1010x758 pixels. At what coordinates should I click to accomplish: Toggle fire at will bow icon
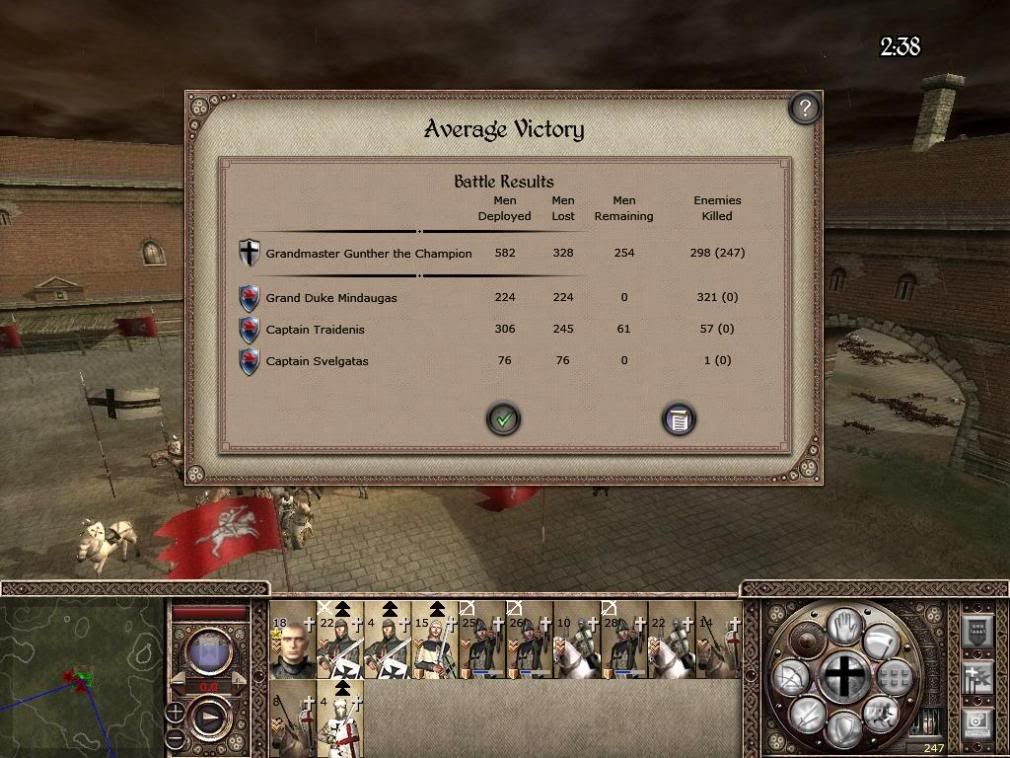pyautogui.click(x=789, y=679)
